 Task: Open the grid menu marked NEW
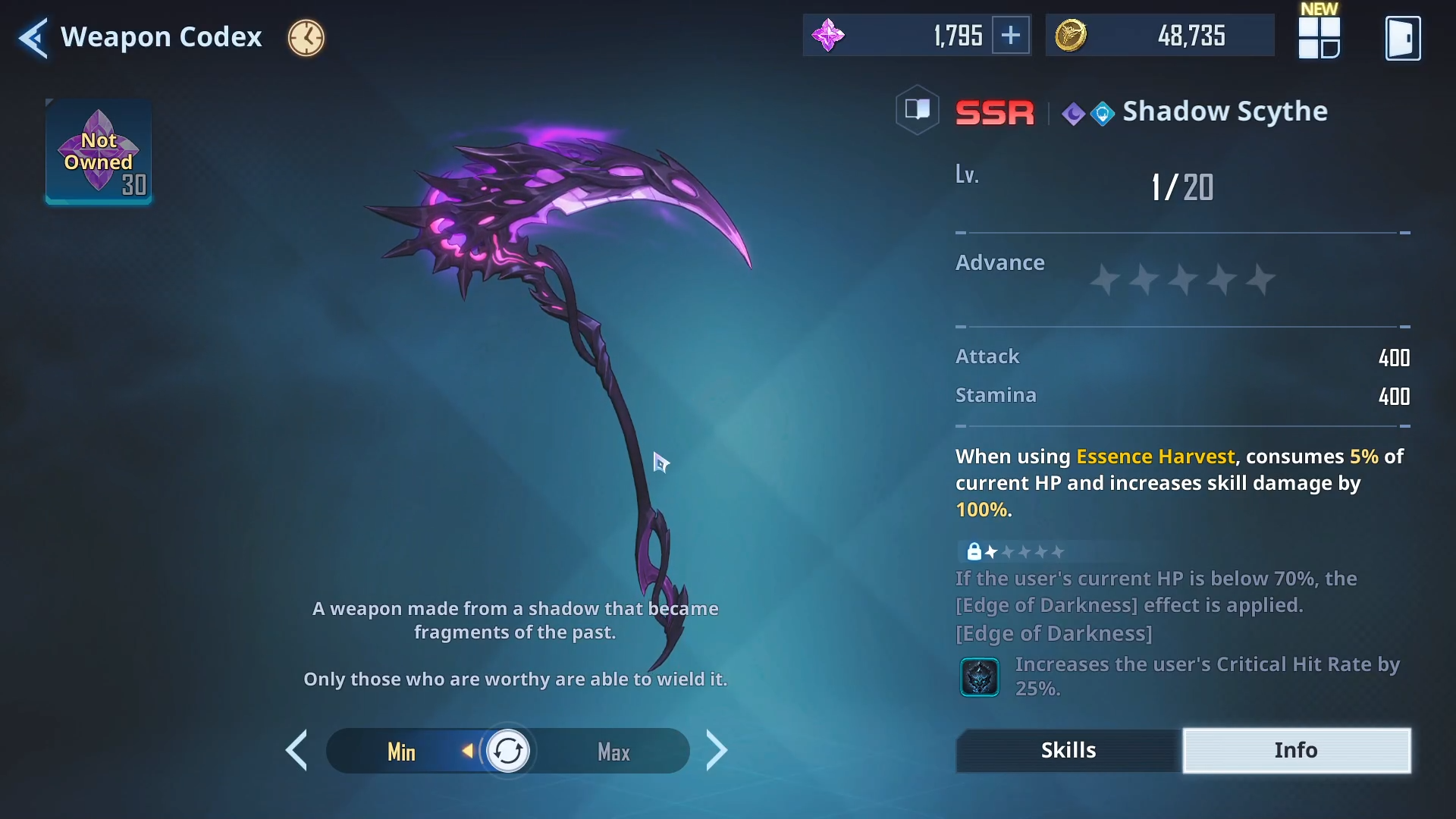[x=1319, y=38]
